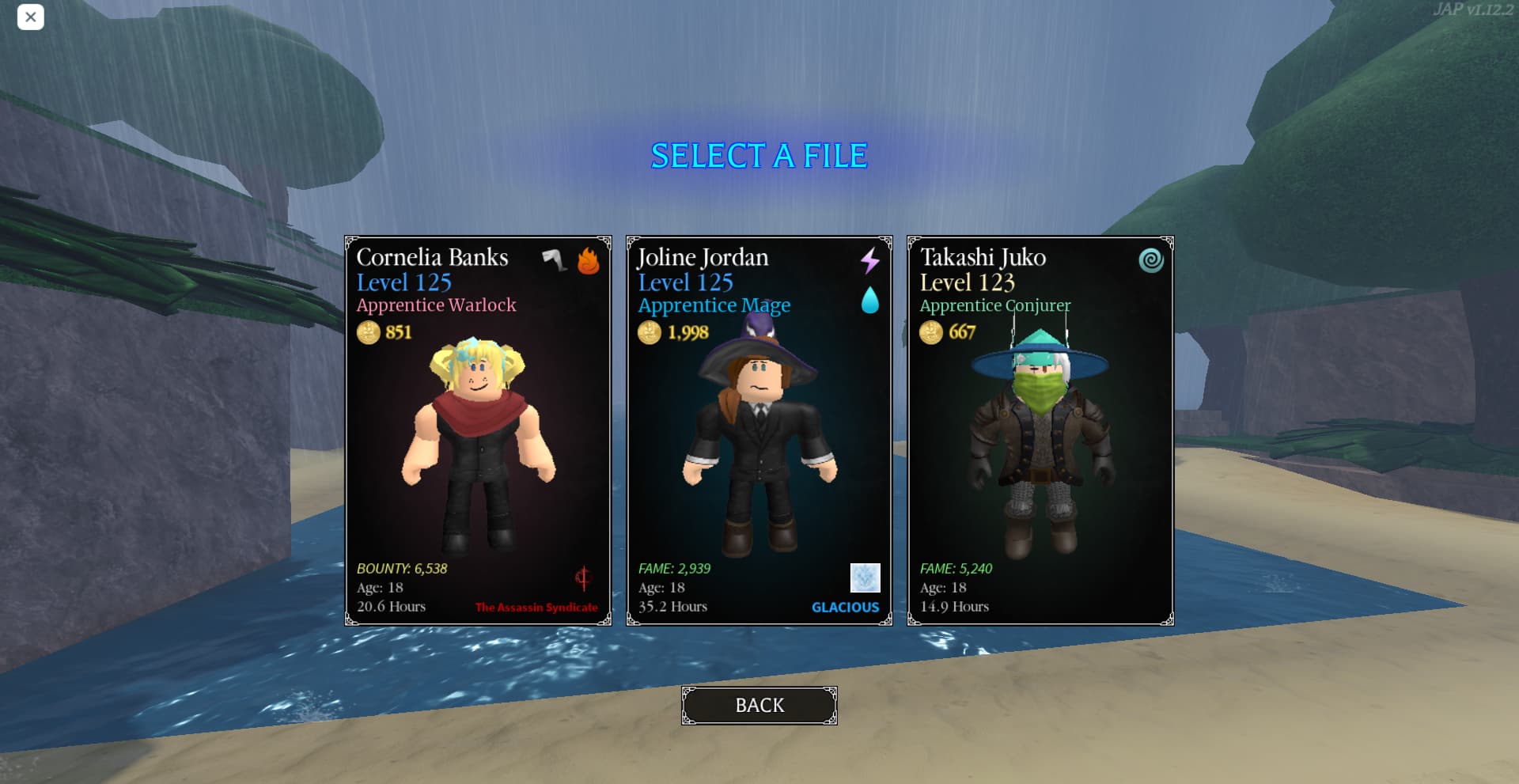Load the Takashi Juko save file

point(1040,430)
